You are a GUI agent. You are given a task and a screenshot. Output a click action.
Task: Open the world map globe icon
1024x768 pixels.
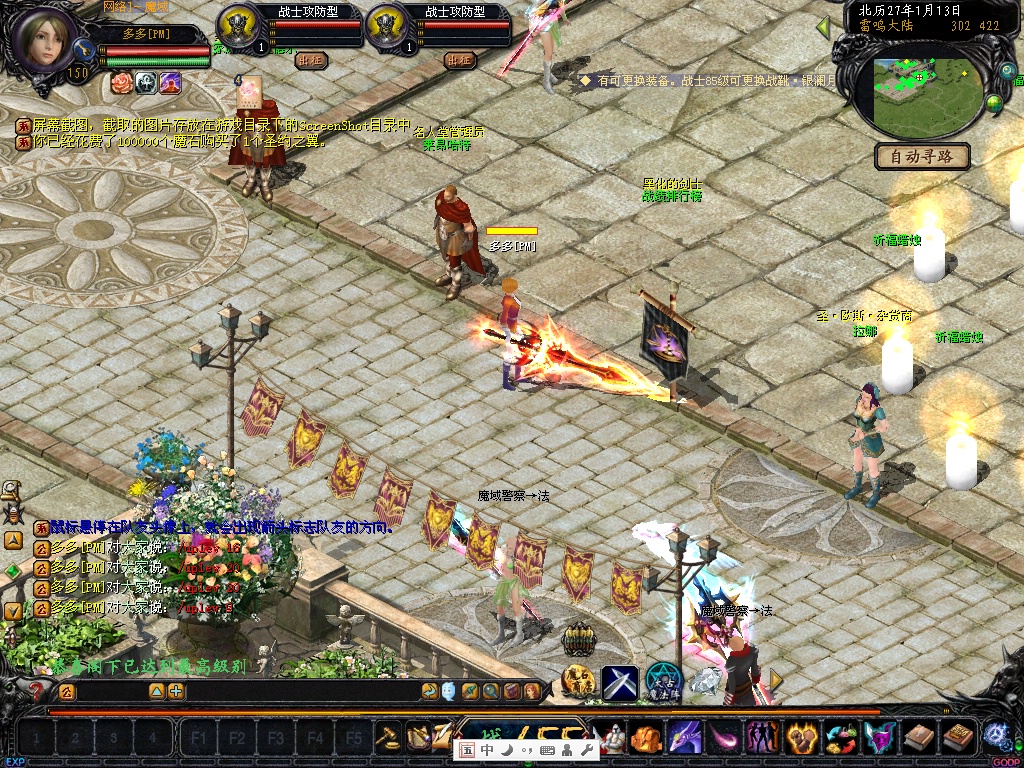coord(994,102)
